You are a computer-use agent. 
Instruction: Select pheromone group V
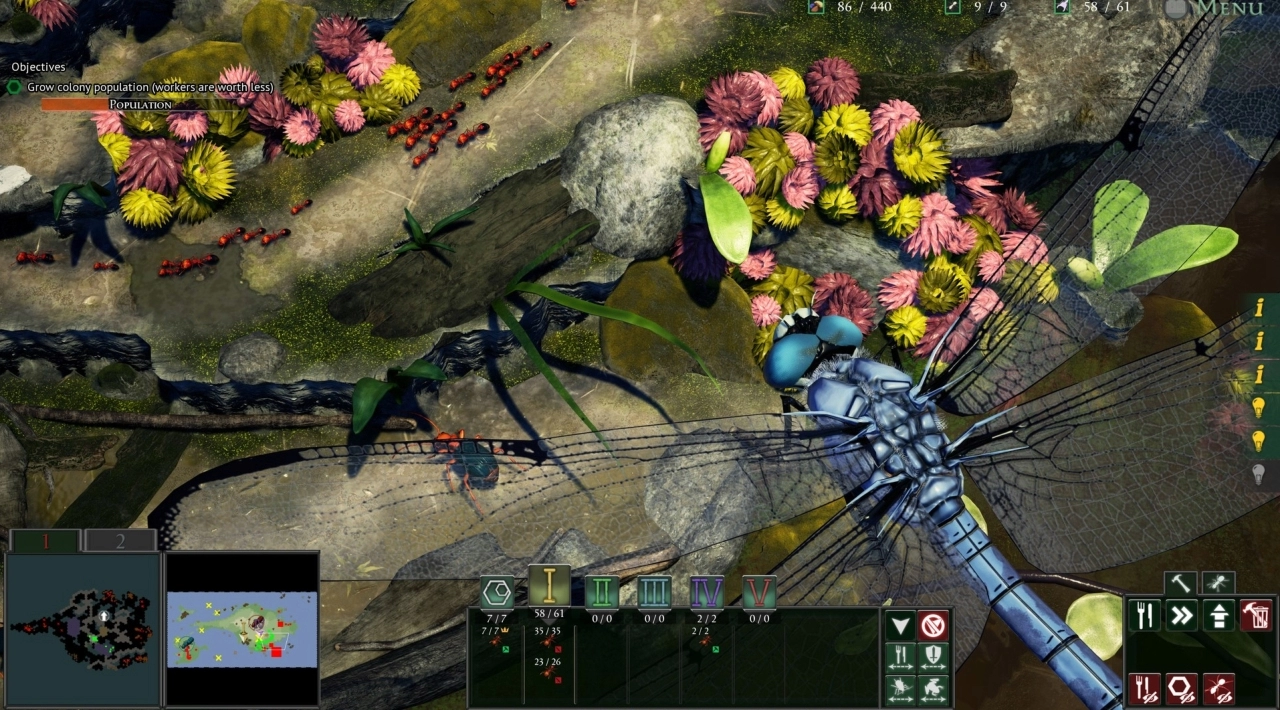click(759, 593)
